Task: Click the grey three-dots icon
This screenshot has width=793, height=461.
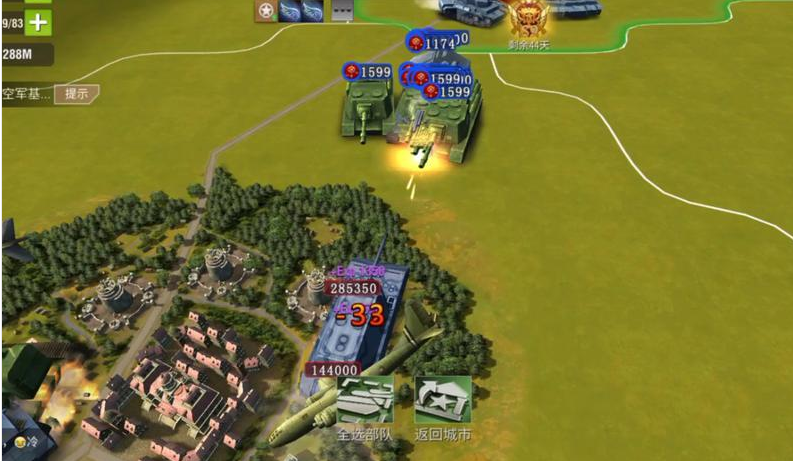Action: [x=340, y=10]
